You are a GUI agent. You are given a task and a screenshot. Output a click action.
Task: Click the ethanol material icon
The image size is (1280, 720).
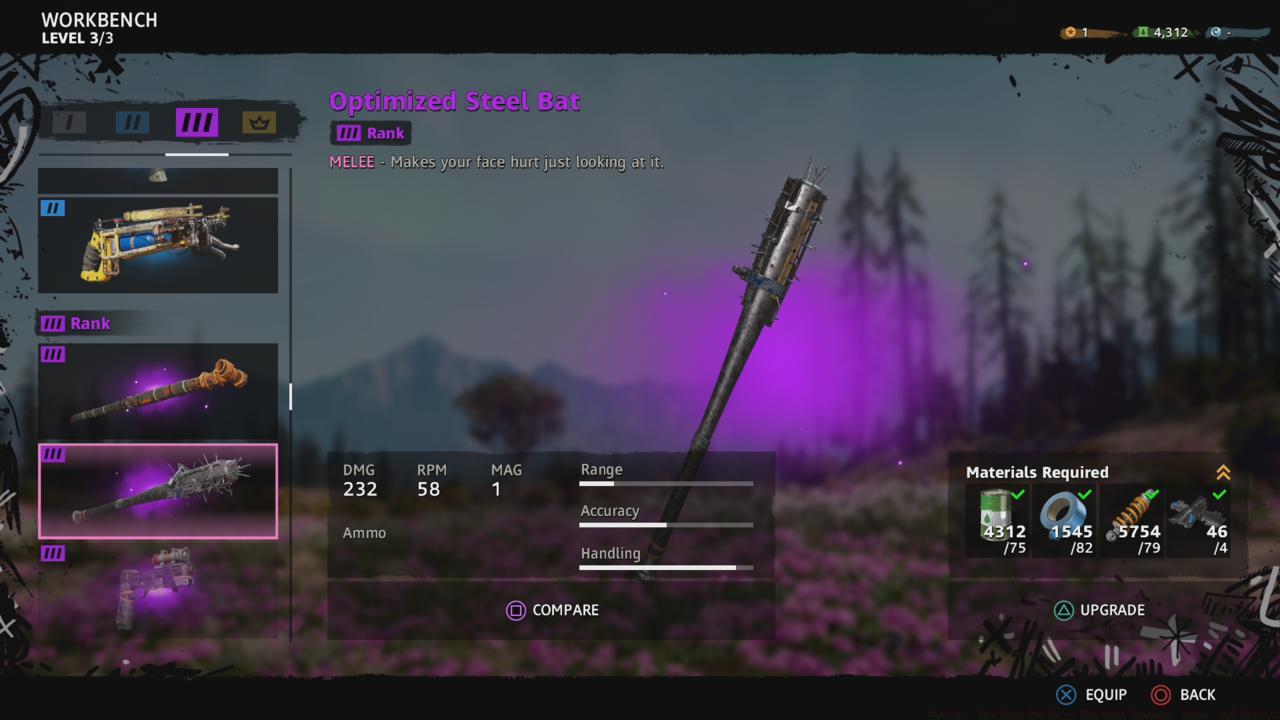tap(995, 510)
